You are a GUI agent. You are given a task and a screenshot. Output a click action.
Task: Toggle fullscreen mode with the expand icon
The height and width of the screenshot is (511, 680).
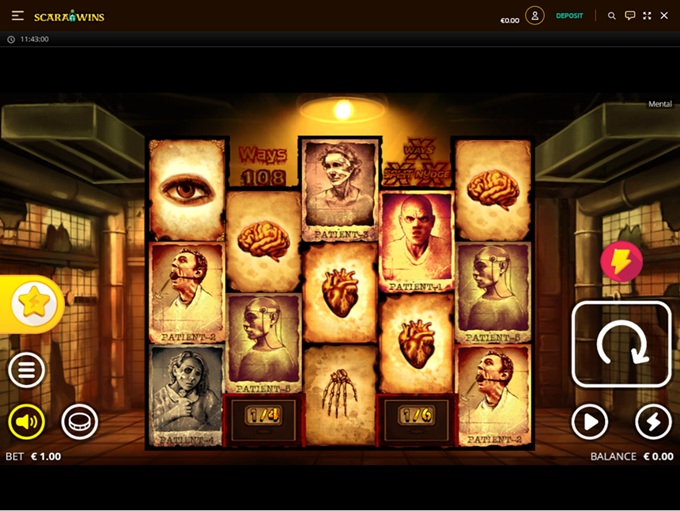(647, 16)
